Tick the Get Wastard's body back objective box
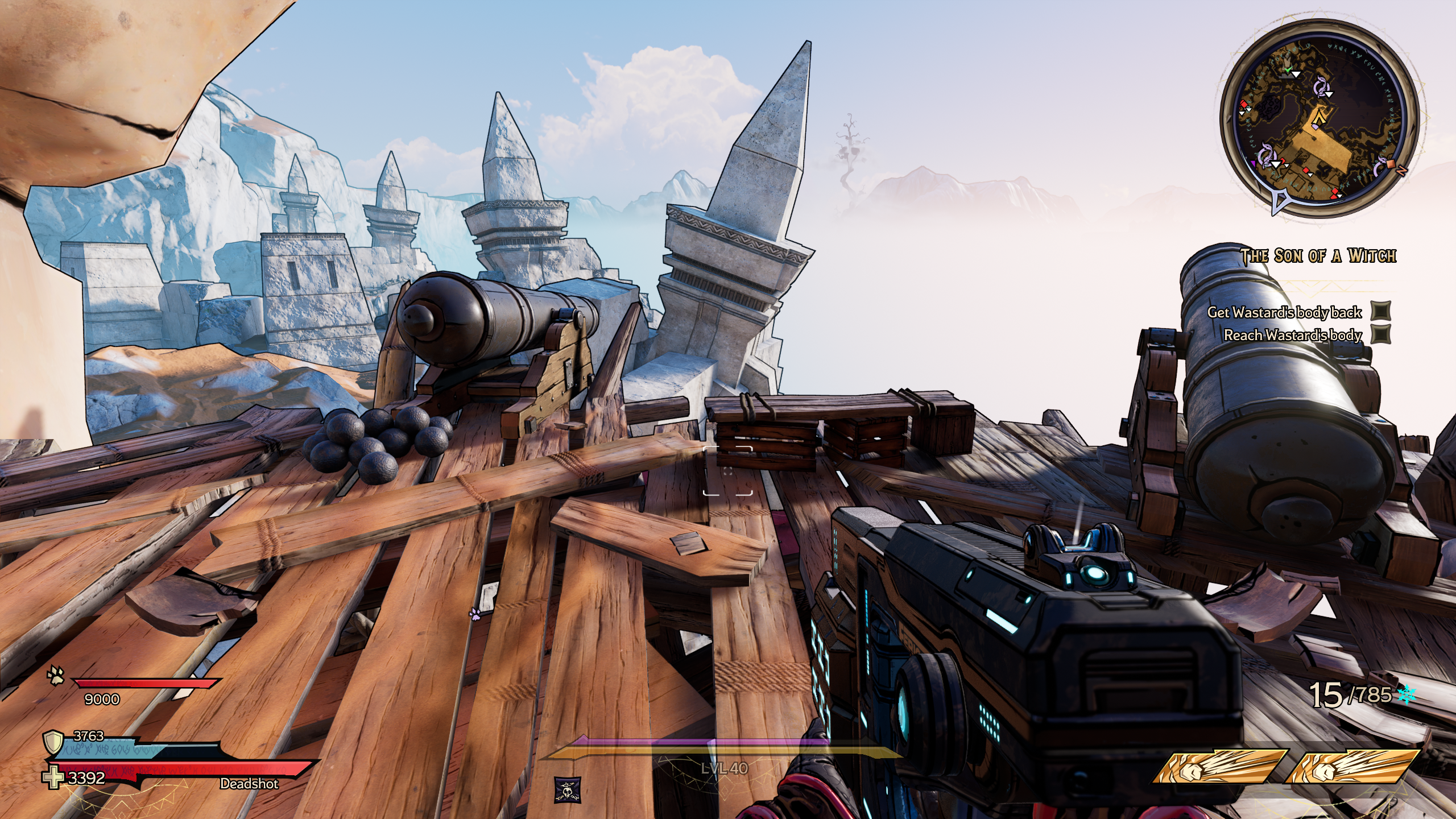 (1380, 311)
